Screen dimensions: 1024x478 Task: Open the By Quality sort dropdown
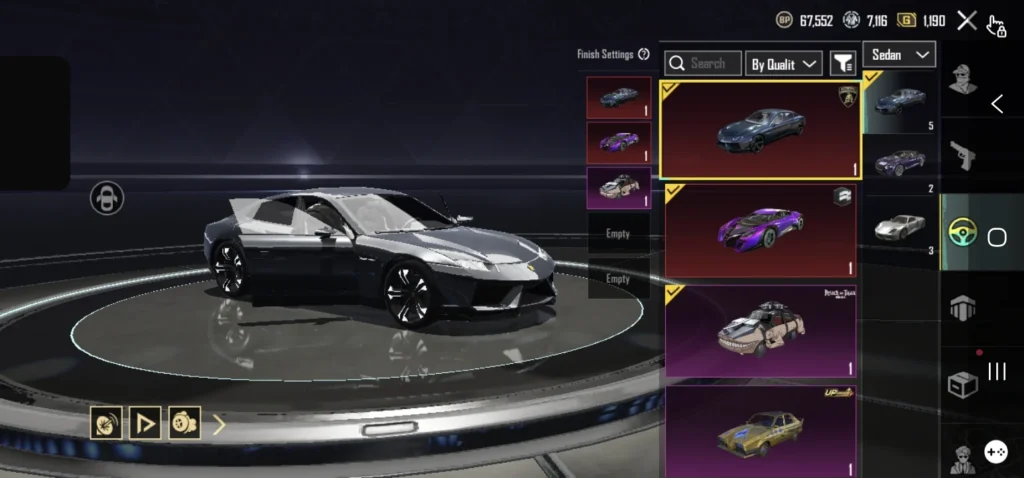click(784, 64)
